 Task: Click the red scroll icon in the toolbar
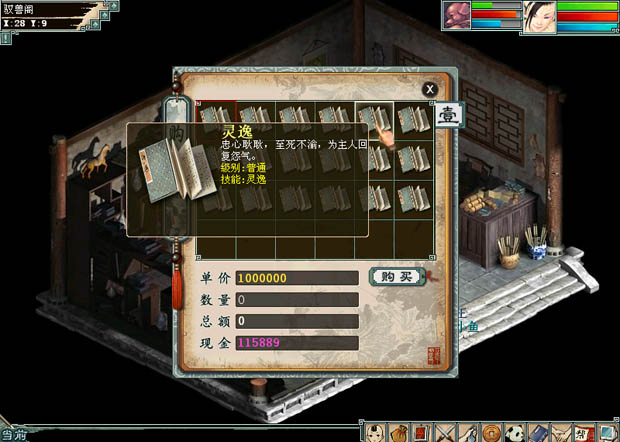pyautogui.click(x=423, y=432)
